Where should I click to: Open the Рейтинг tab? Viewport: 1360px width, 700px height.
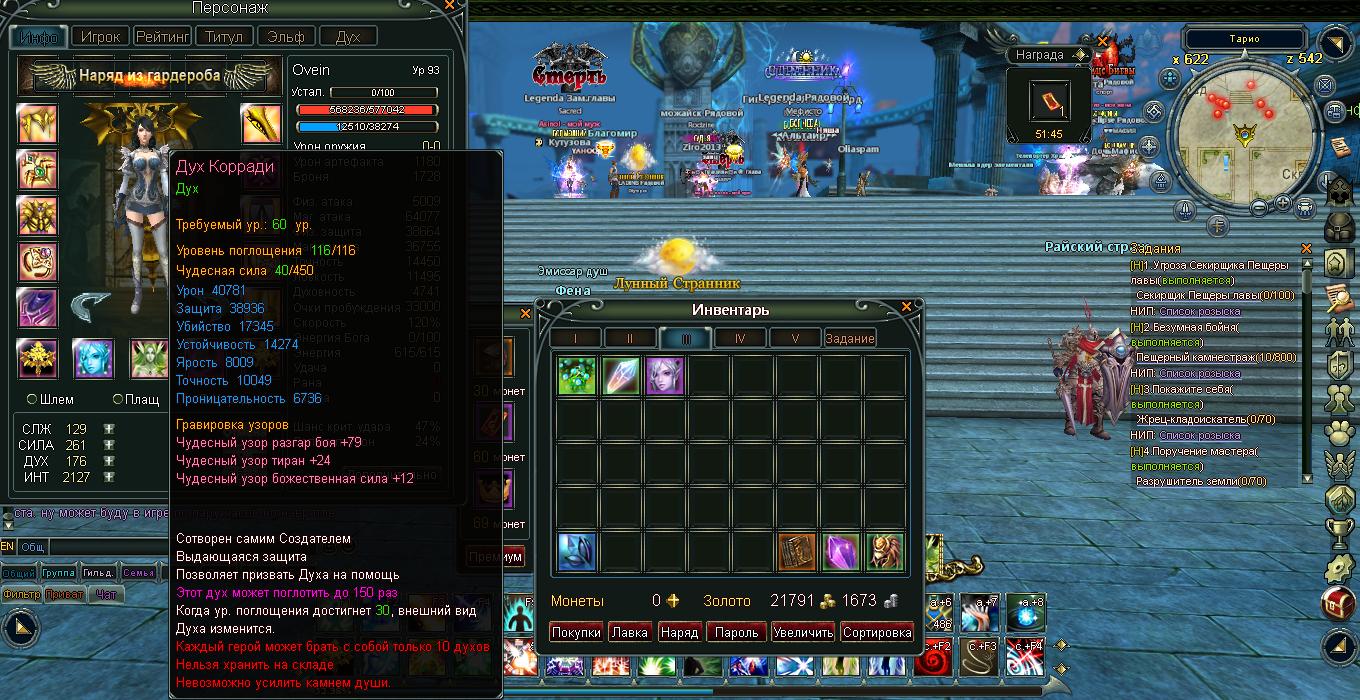tap(162, 36)
